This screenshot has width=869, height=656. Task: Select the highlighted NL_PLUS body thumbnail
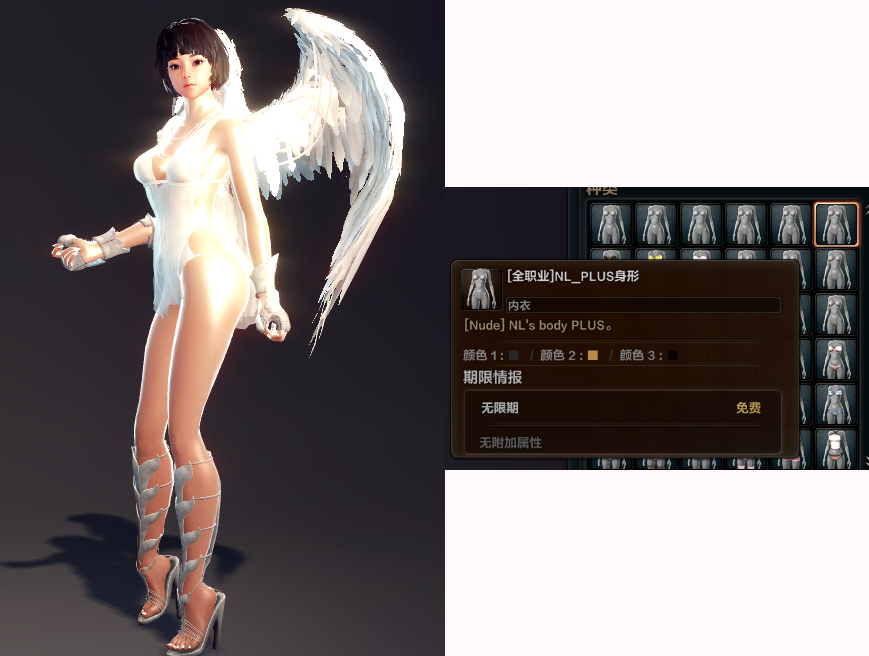(836, 224)
